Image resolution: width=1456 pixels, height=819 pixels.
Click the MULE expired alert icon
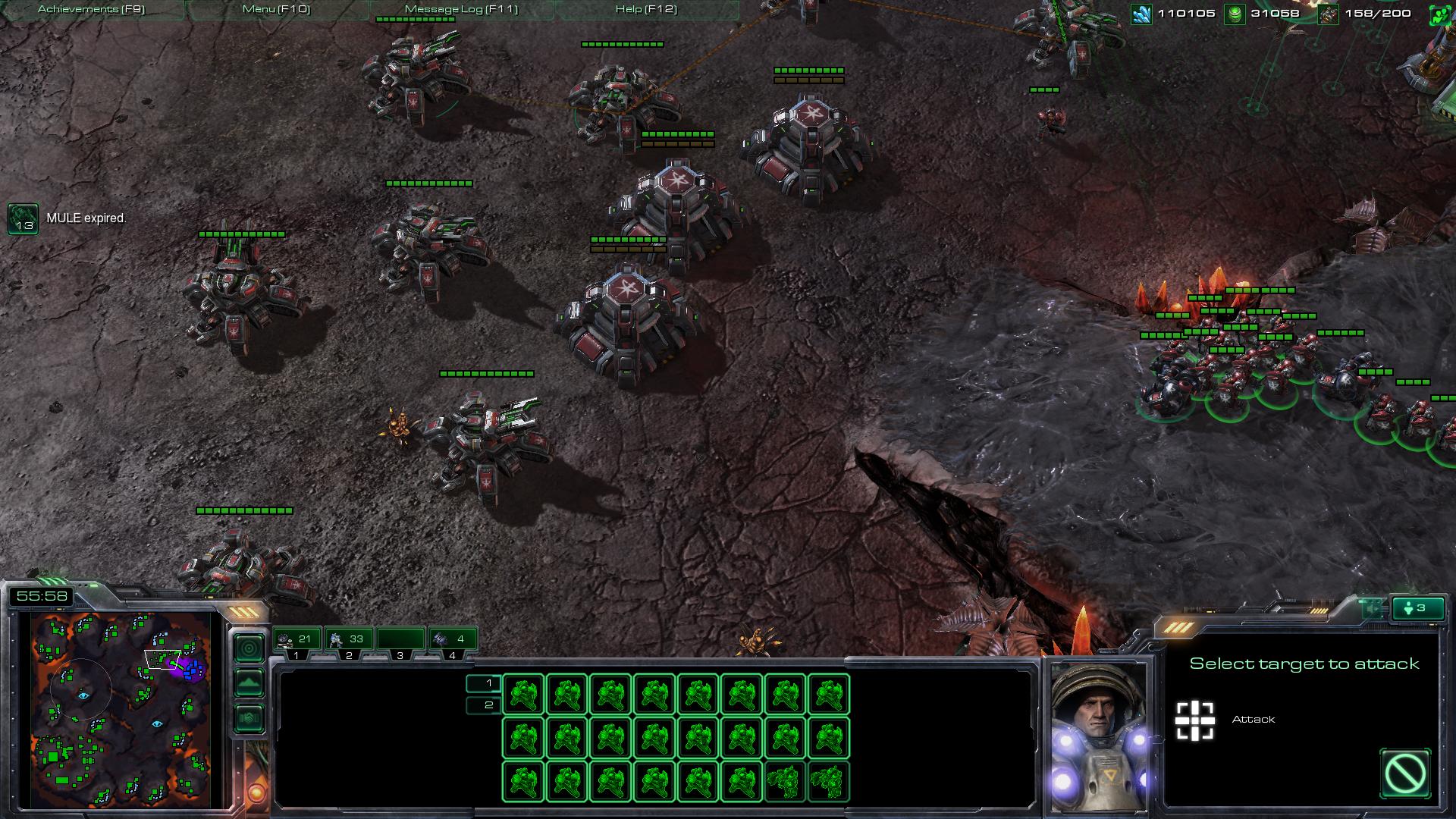(x=23, y=218)
